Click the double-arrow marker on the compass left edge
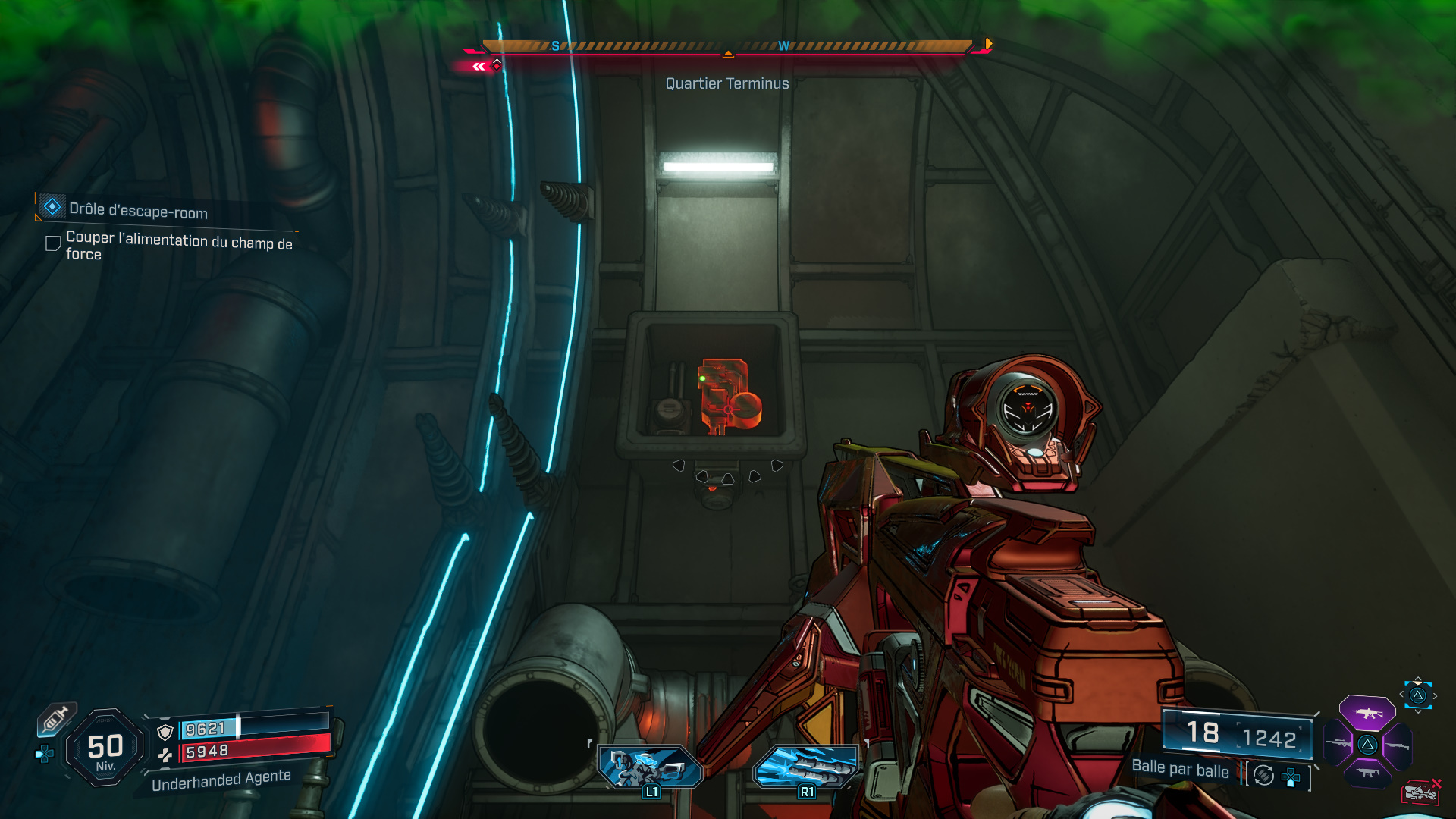Image resolution: width=1456 pixels, height=819 pixels. 478,66
